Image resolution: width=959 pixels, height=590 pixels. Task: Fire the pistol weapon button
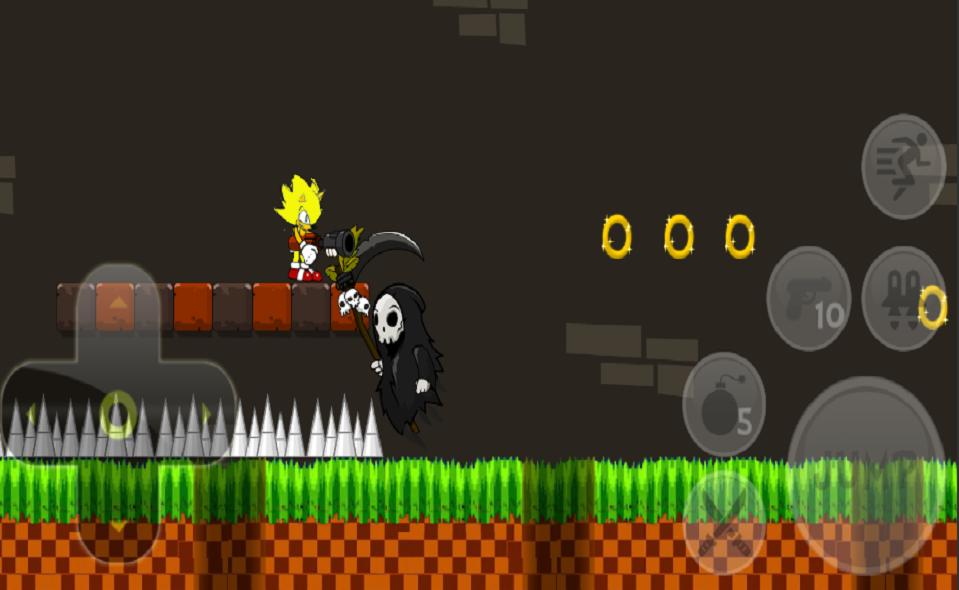coord(808,298)
